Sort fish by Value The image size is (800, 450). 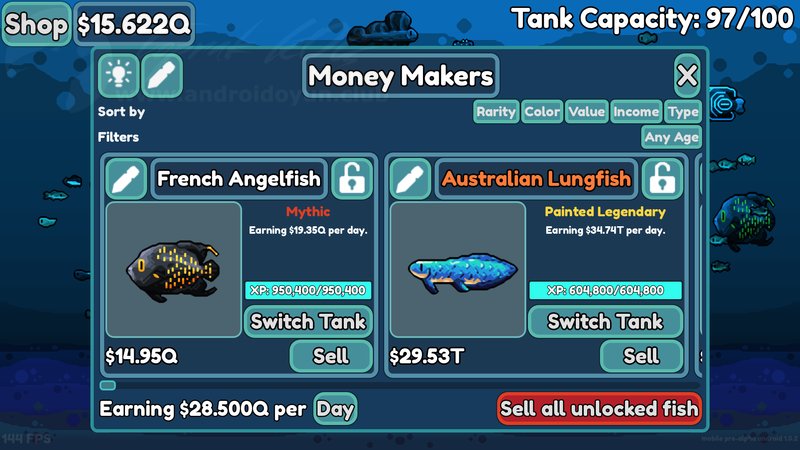click(586, 112)
